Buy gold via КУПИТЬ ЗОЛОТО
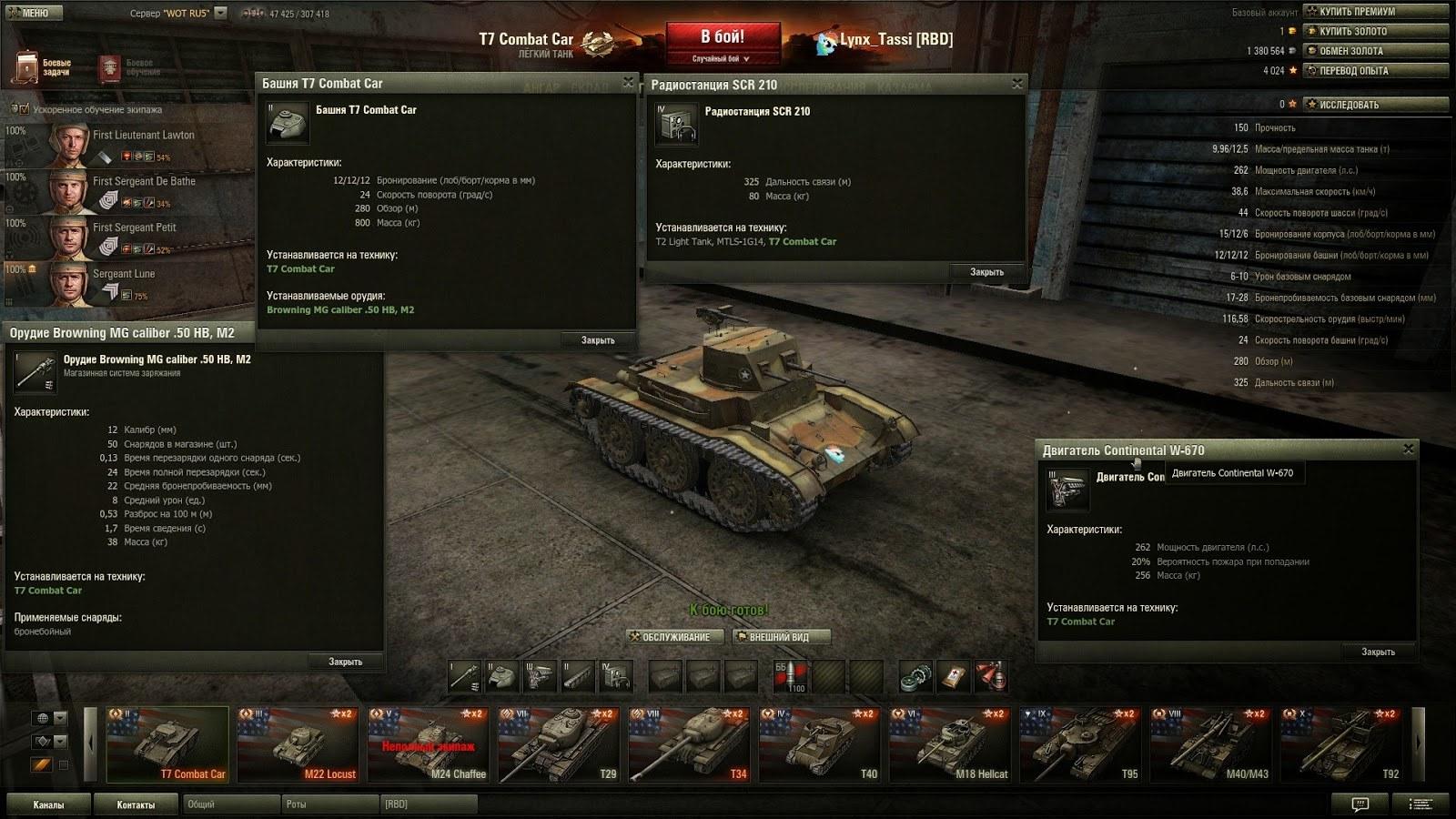The width and height of the screenshot is (1456, 819). click(x=1374, y=31)
